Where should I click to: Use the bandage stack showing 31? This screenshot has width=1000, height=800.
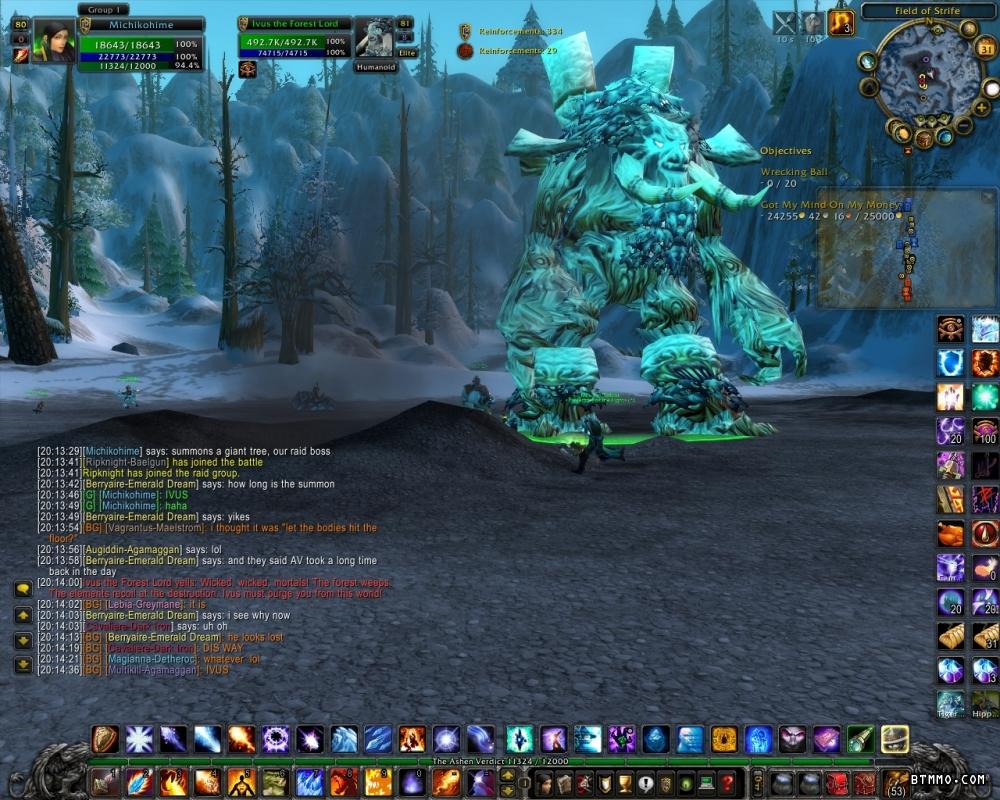point(985,636)
